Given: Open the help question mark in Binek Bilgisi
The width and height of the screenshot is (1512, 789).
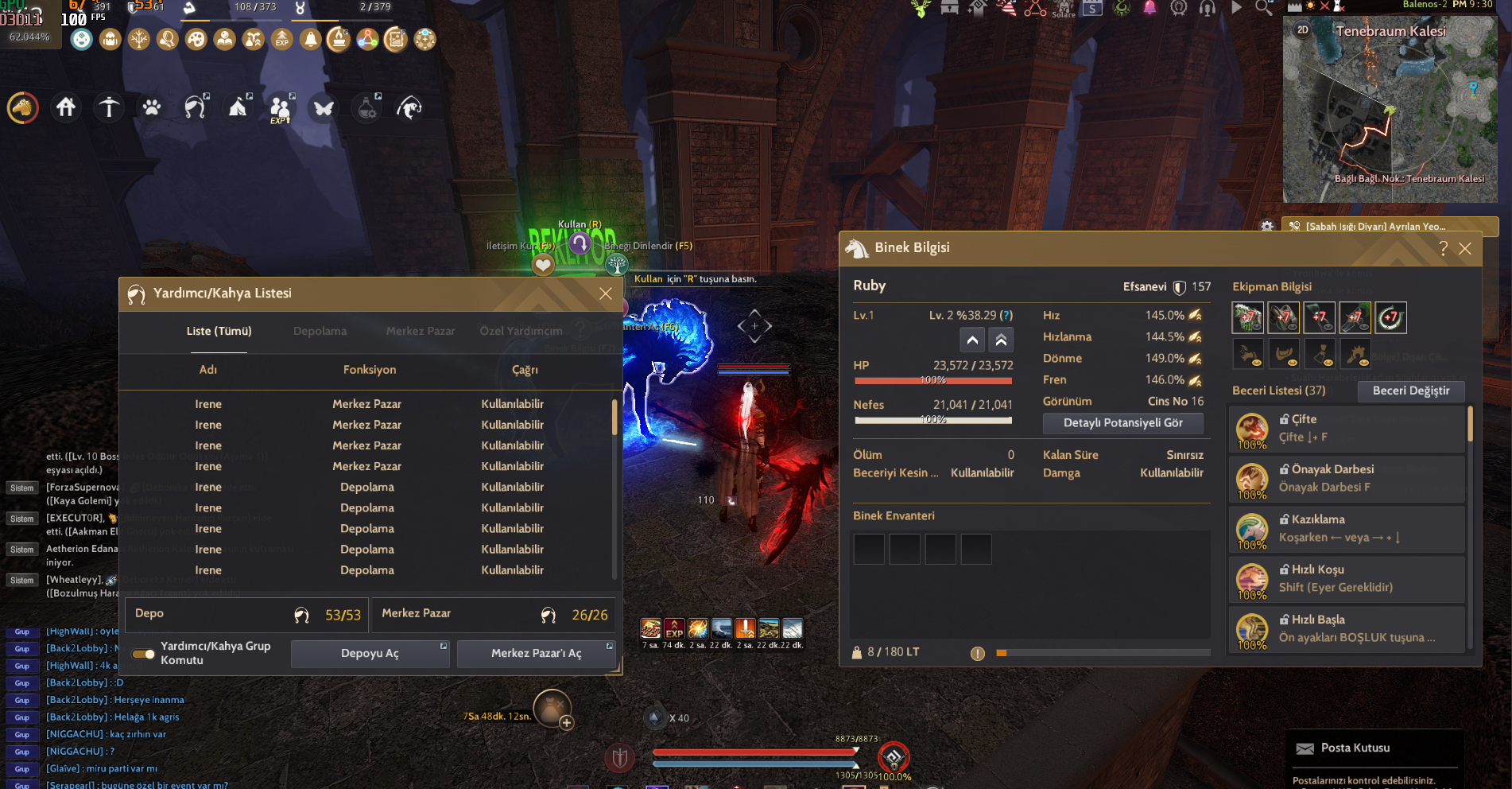Looking at the screenshot, I should pyautogui.click(x=1443, y=248).
